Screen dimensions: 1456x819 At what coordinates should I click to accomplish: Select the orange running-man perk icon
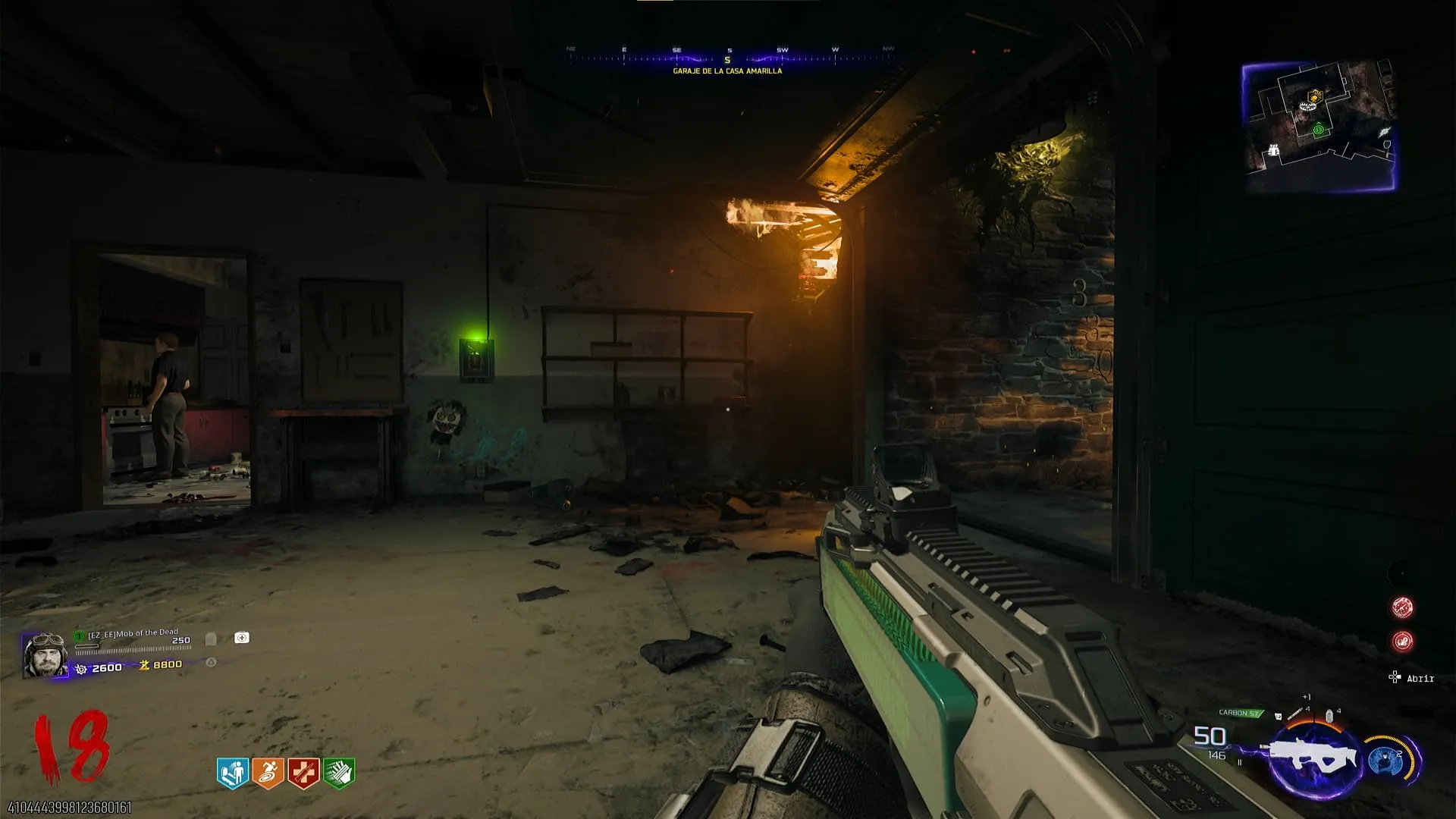(268, 773)
